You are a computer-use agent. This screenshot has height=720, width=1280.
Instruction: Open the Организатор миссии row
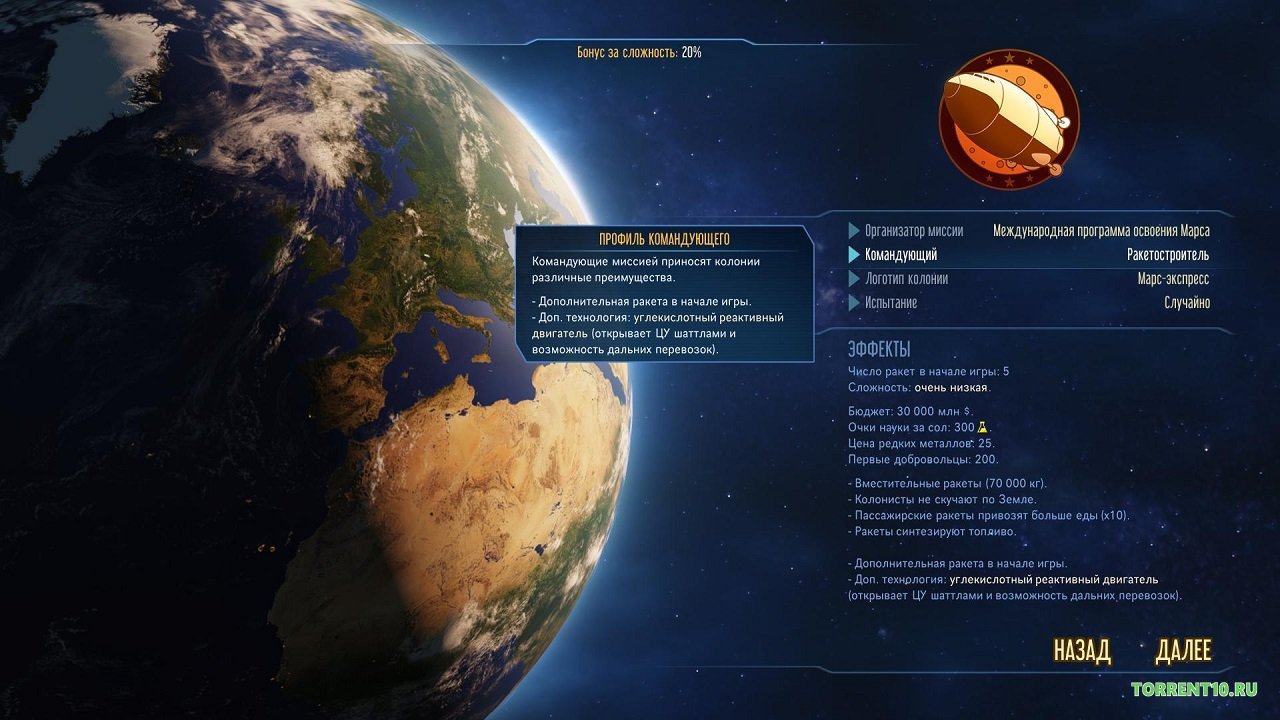coord(1028,231)
